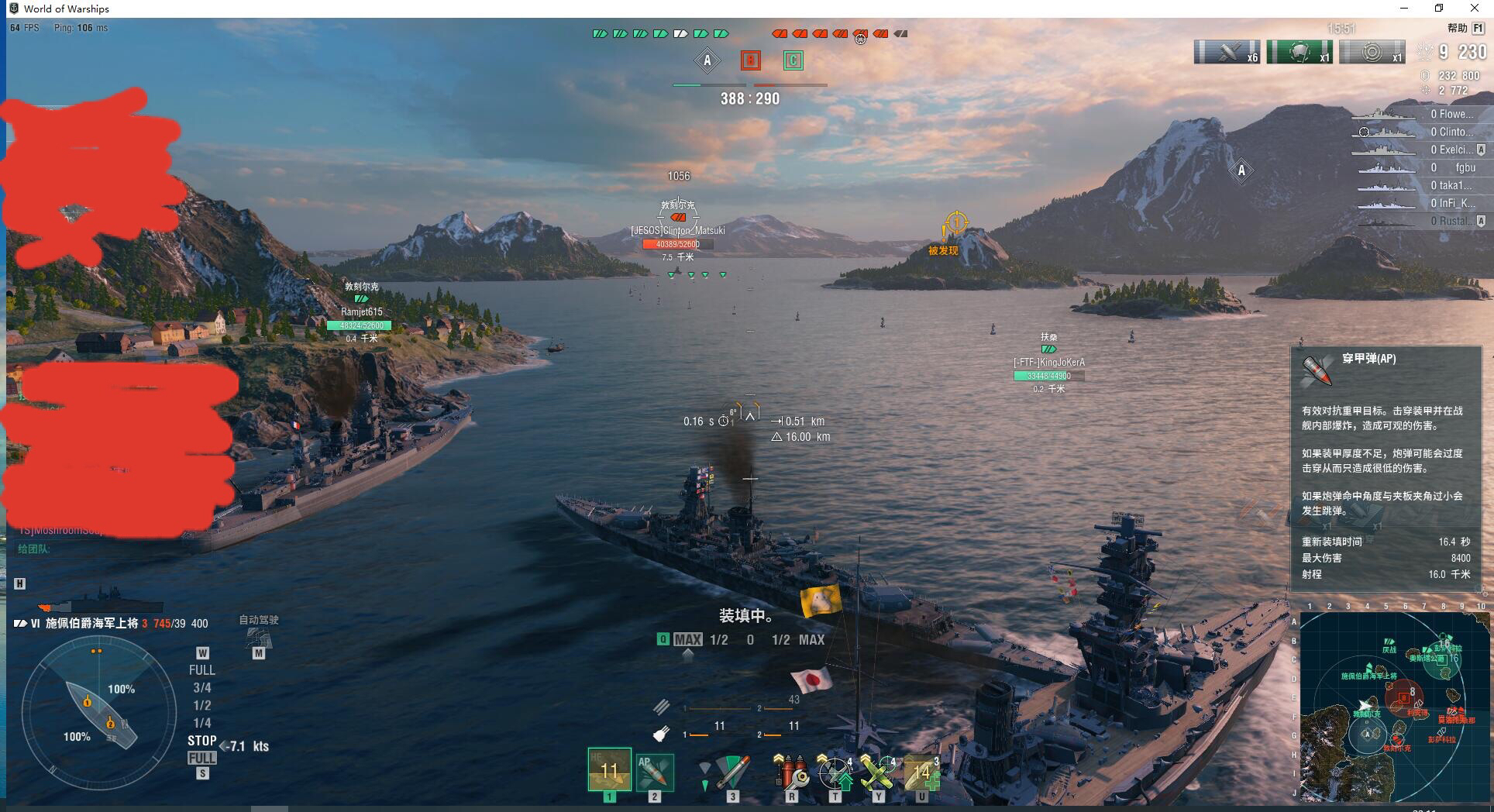The image size is (1494, 812).
Task: Launch the spotting aircraft consumable
Action: tap(835, 772)
